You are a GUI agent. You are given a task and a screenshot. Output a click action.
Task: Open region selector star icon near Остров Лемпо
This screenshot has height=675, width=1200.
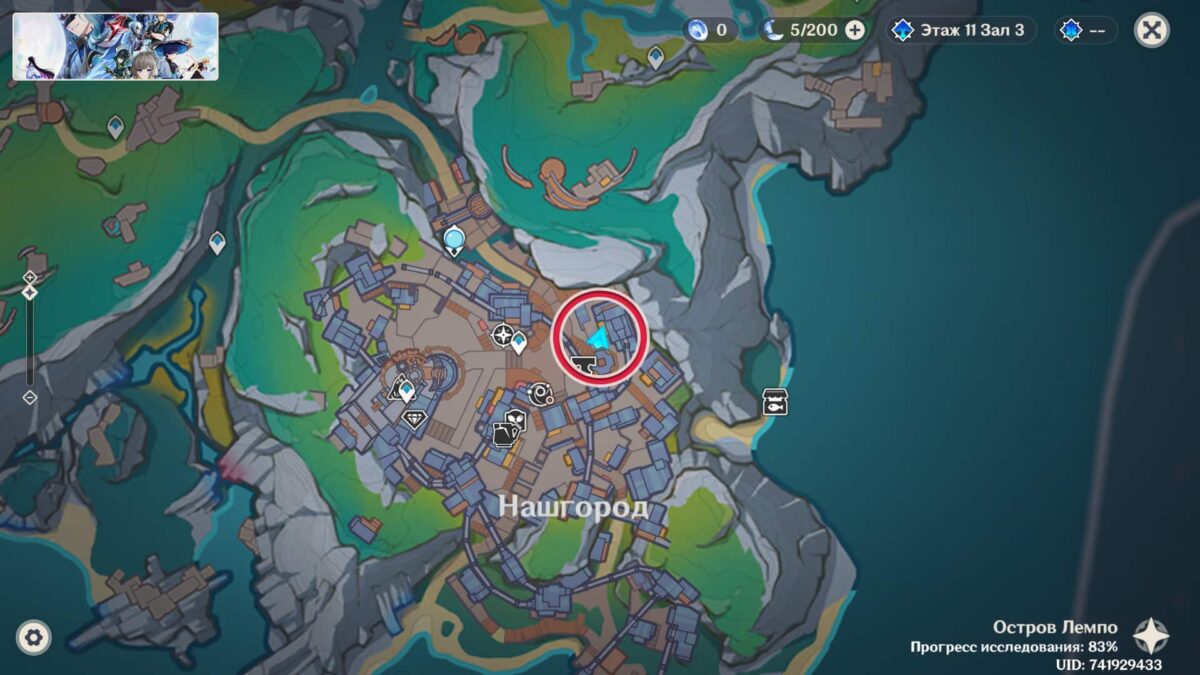(1150, 636)
